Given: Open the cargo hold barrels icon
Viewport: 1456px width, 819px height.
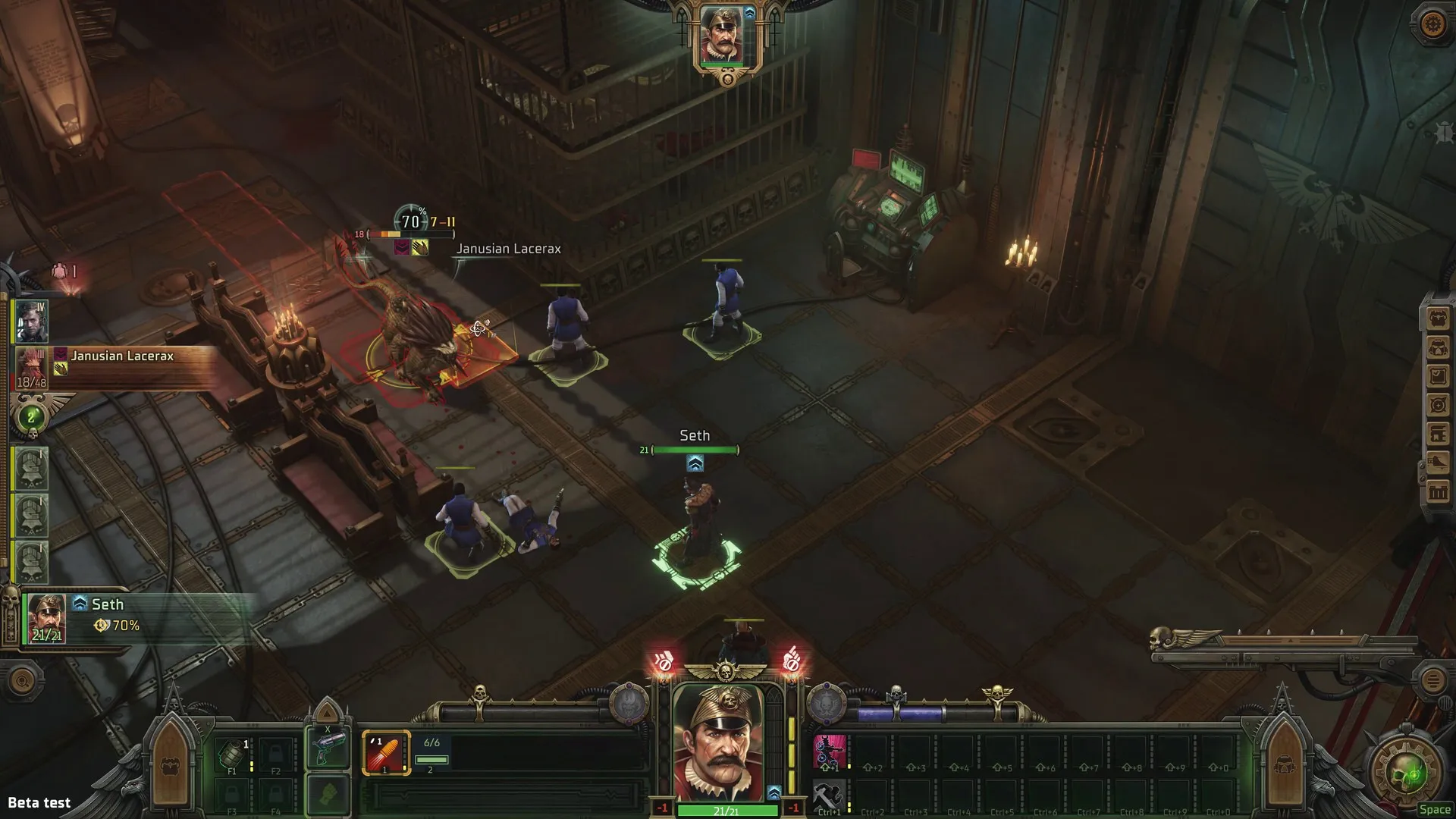Looking at the screenshot, I should pyautogui.click(x=1436, y=493).
